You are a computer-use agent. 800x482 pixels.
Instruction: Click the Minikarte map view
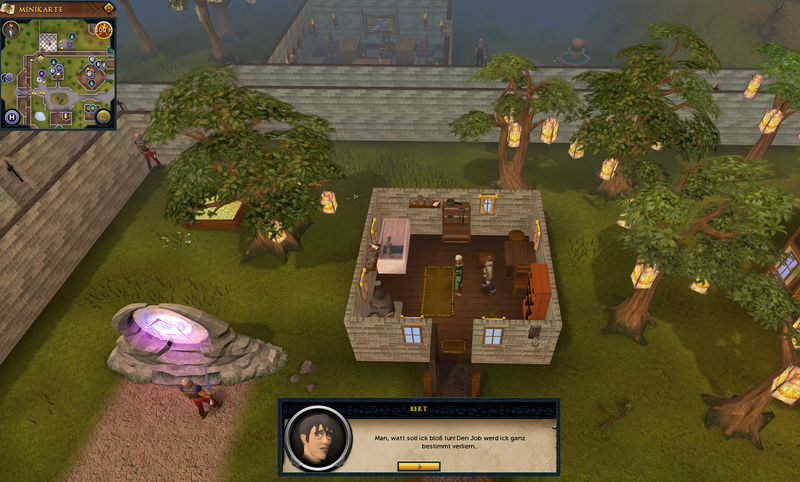coord(58,76)
